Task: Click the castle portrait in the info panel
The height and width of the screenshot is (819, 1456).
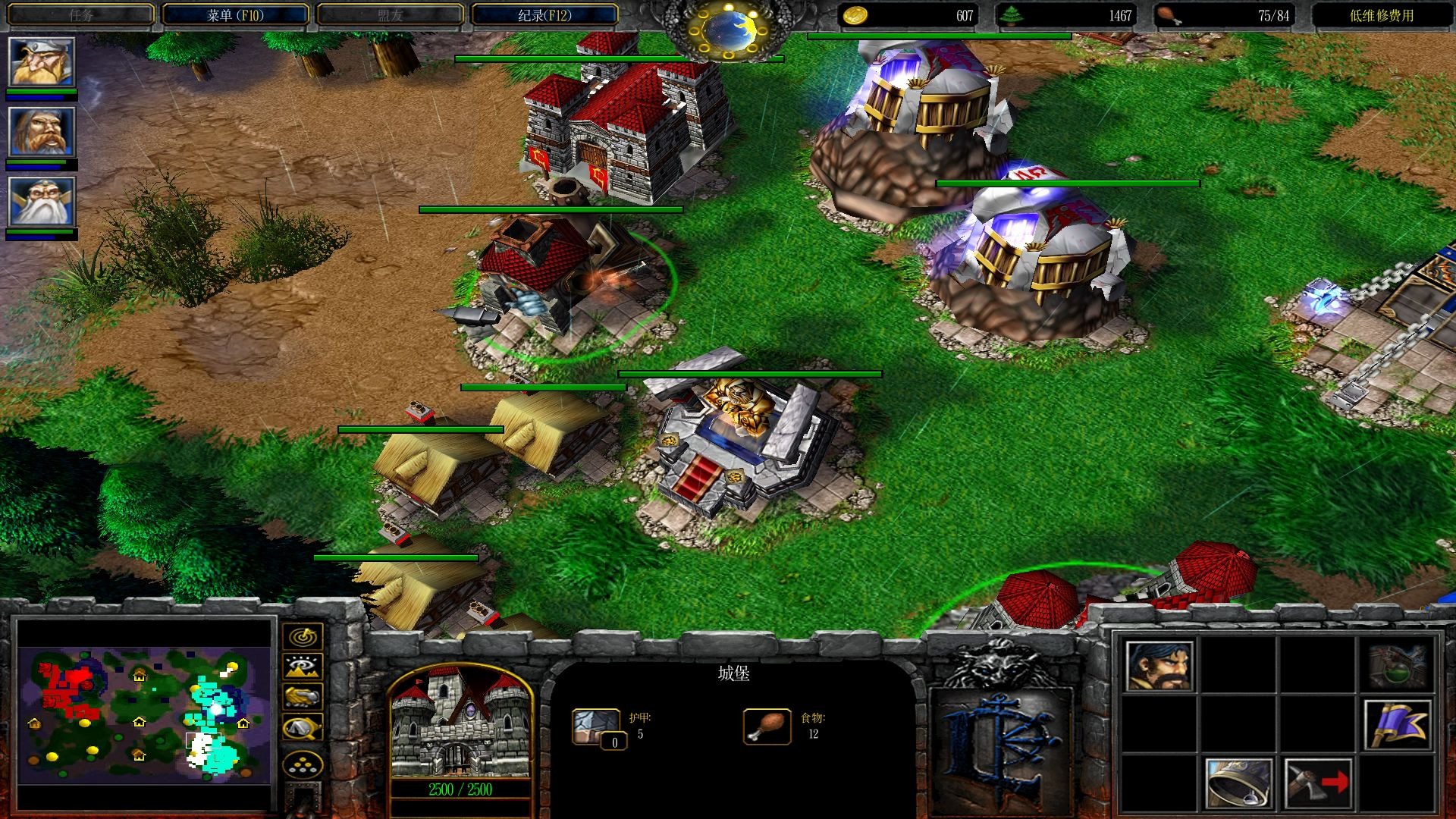Action: point(460,723)
